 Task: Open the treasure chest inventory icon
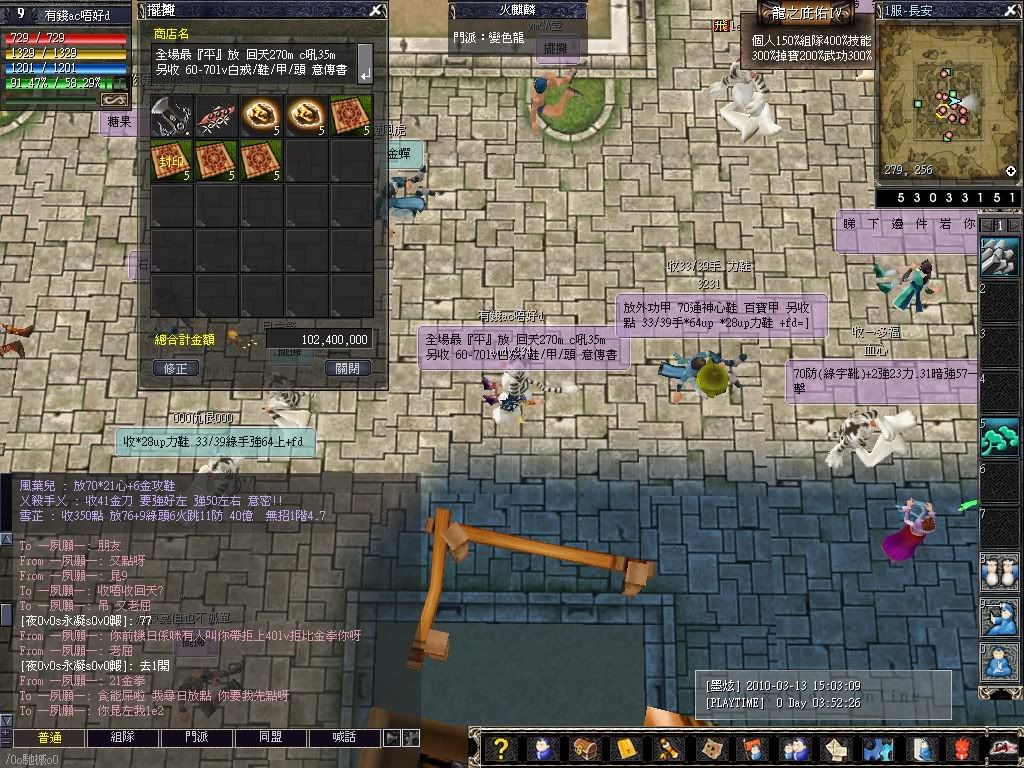tap(585, 749)
